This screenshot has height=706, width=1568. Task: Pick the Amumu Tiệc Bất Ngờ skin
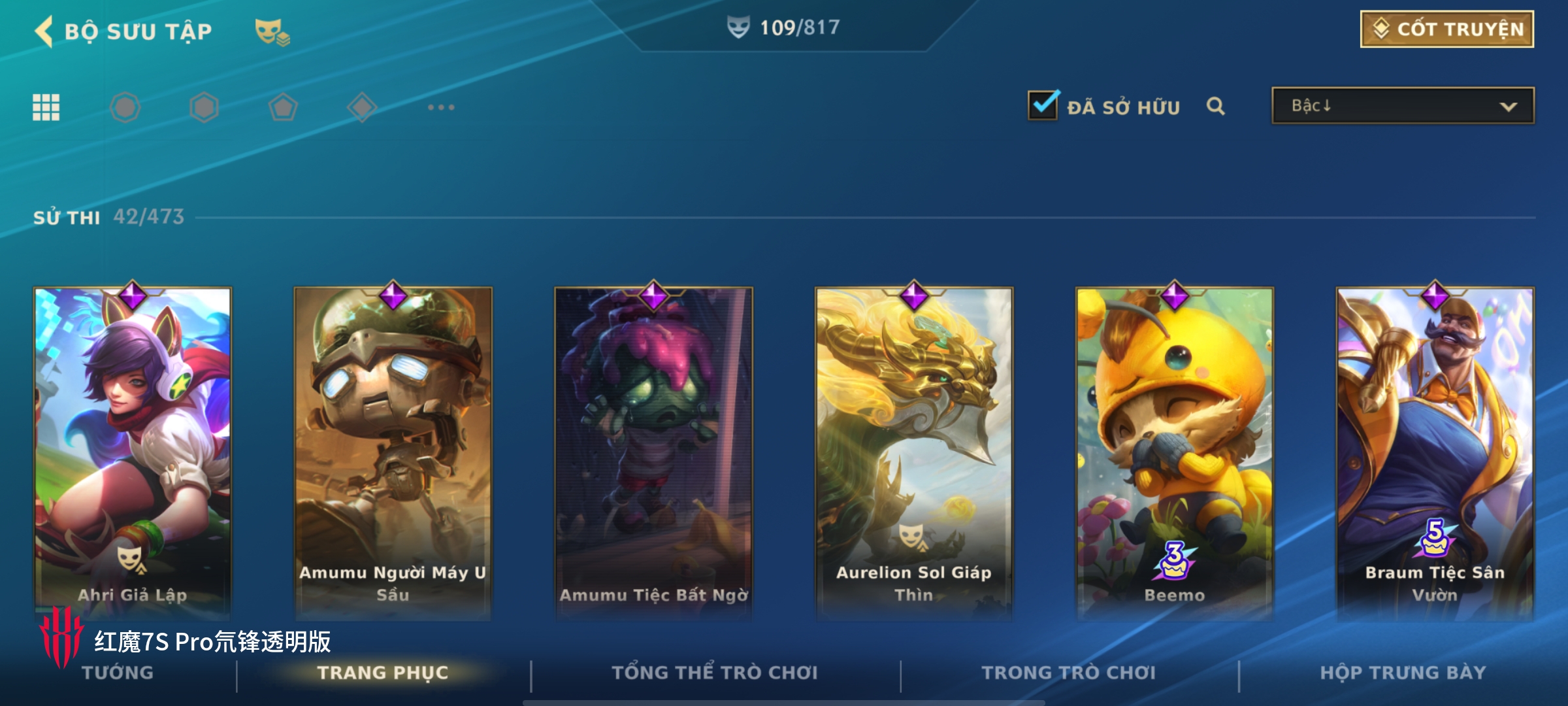653,451
